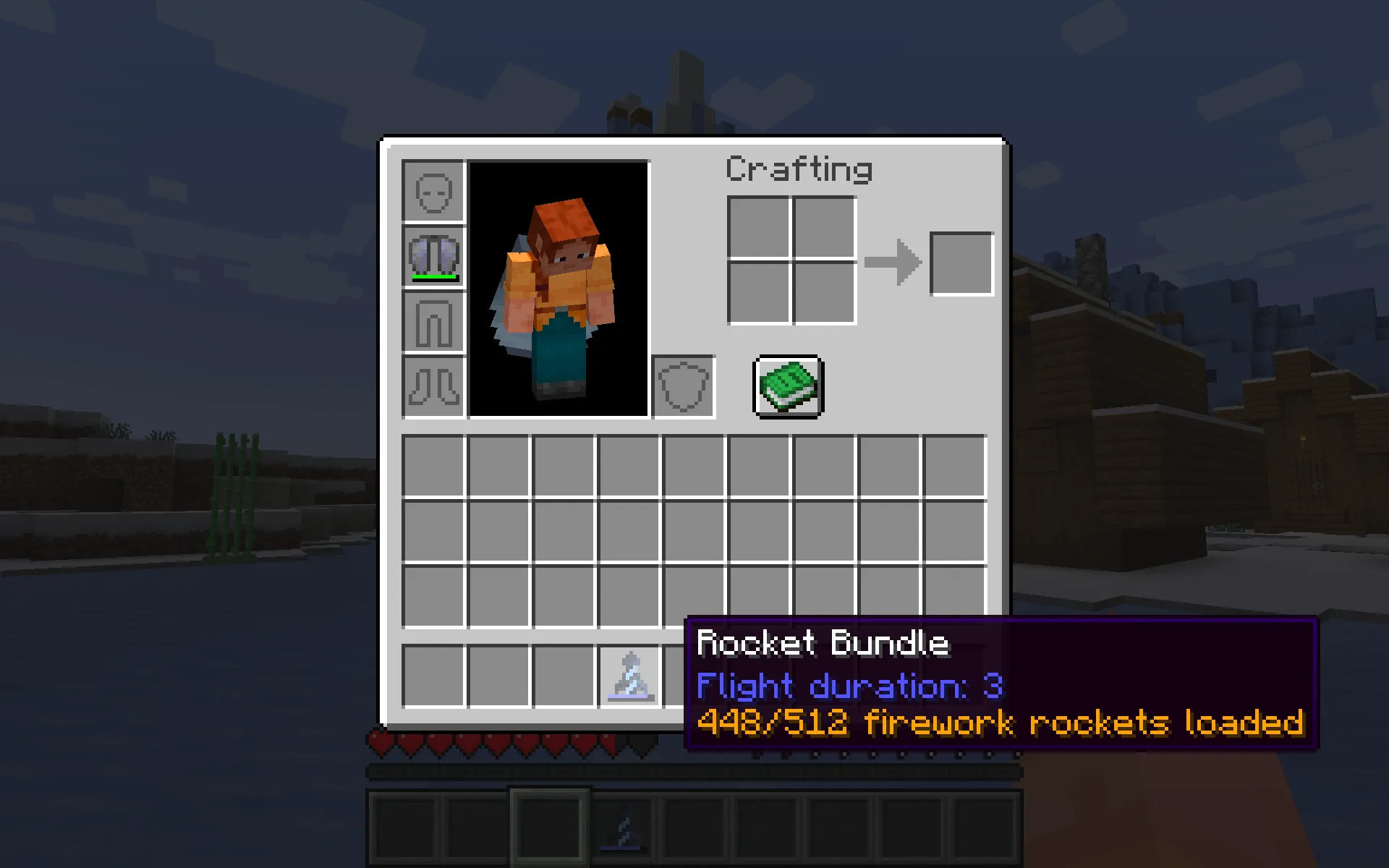Open the green recipe book
Screen dimensions: 1389x868
[786, 386]
